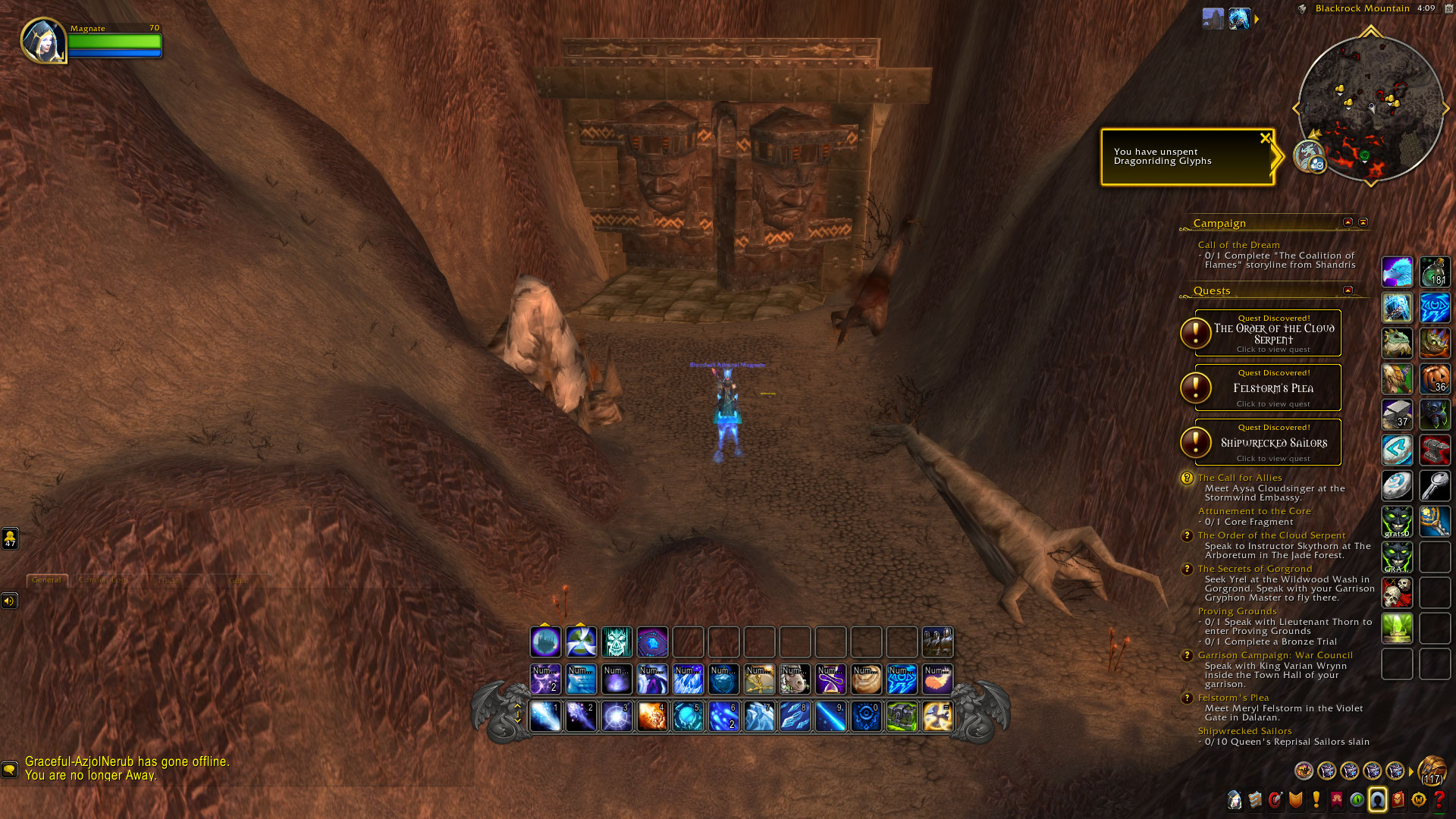This screenshot has height=819, width=1456.
Task: Cast the teal skull ability on top bar
Action: [617, 642]
